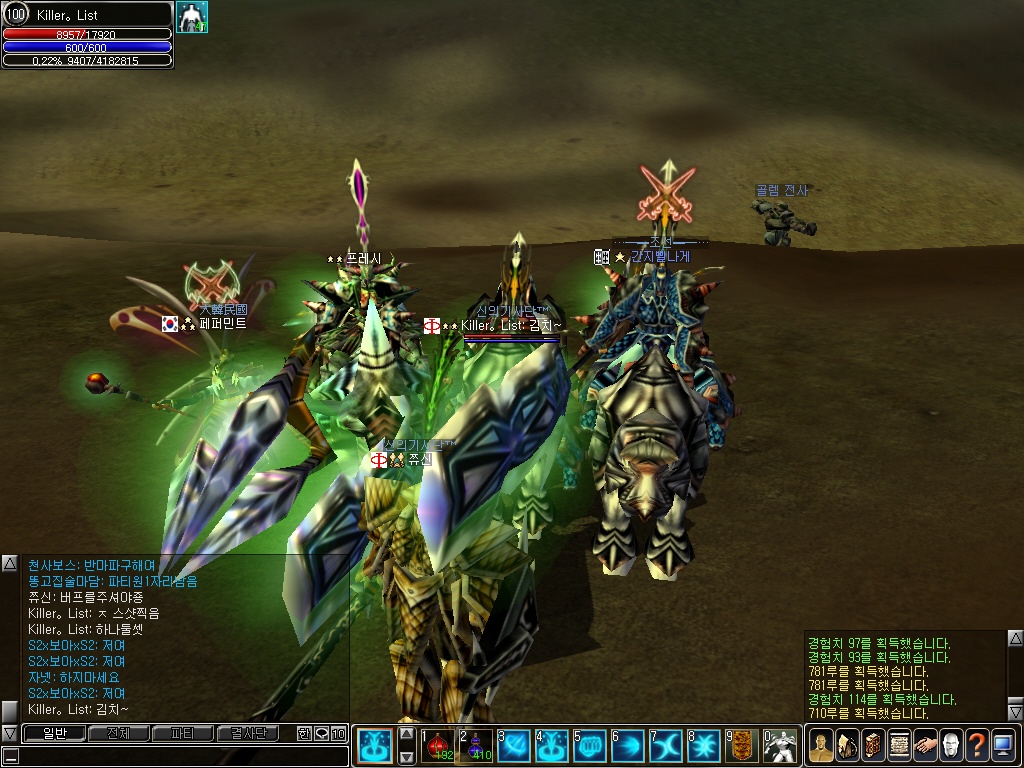The width and height of the screenshot is (1024, 768).
Task: Use the red potion in slot 1
Action: 439,746
